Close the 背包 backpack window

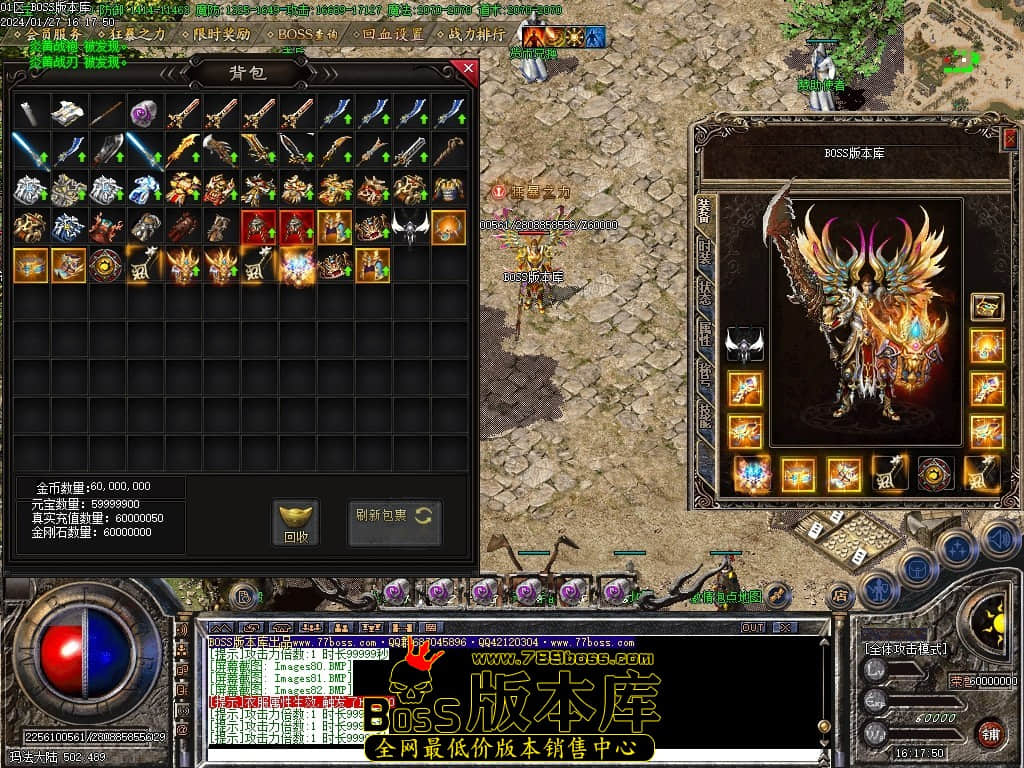466,69
